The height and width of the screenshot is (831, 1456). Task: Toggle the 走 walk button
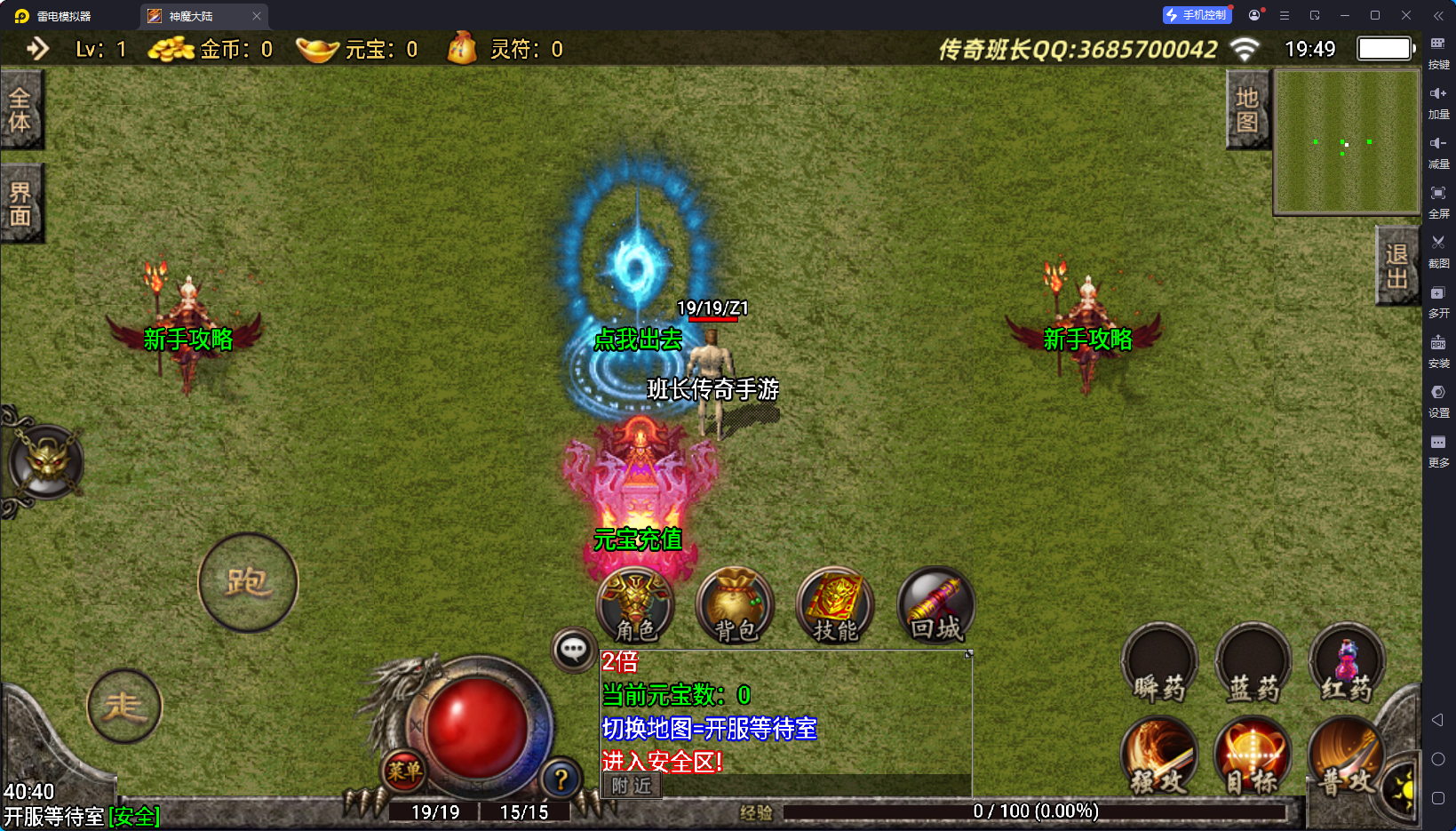pos(124,707)
